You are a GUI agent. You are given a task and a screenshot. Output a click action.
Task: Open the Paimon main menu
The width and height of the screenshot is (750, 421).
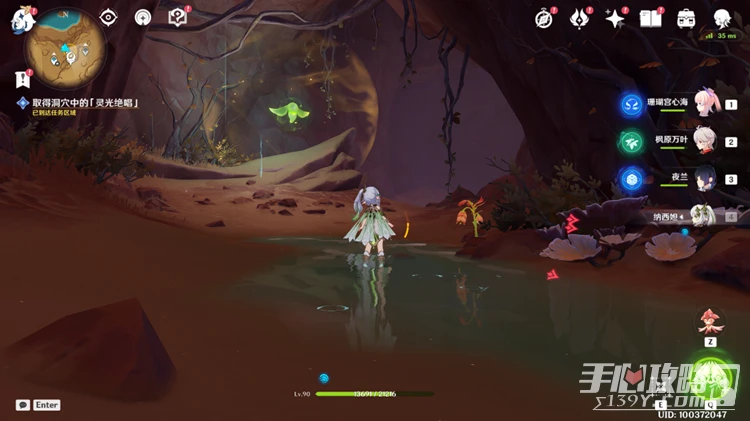coord(22,19)
